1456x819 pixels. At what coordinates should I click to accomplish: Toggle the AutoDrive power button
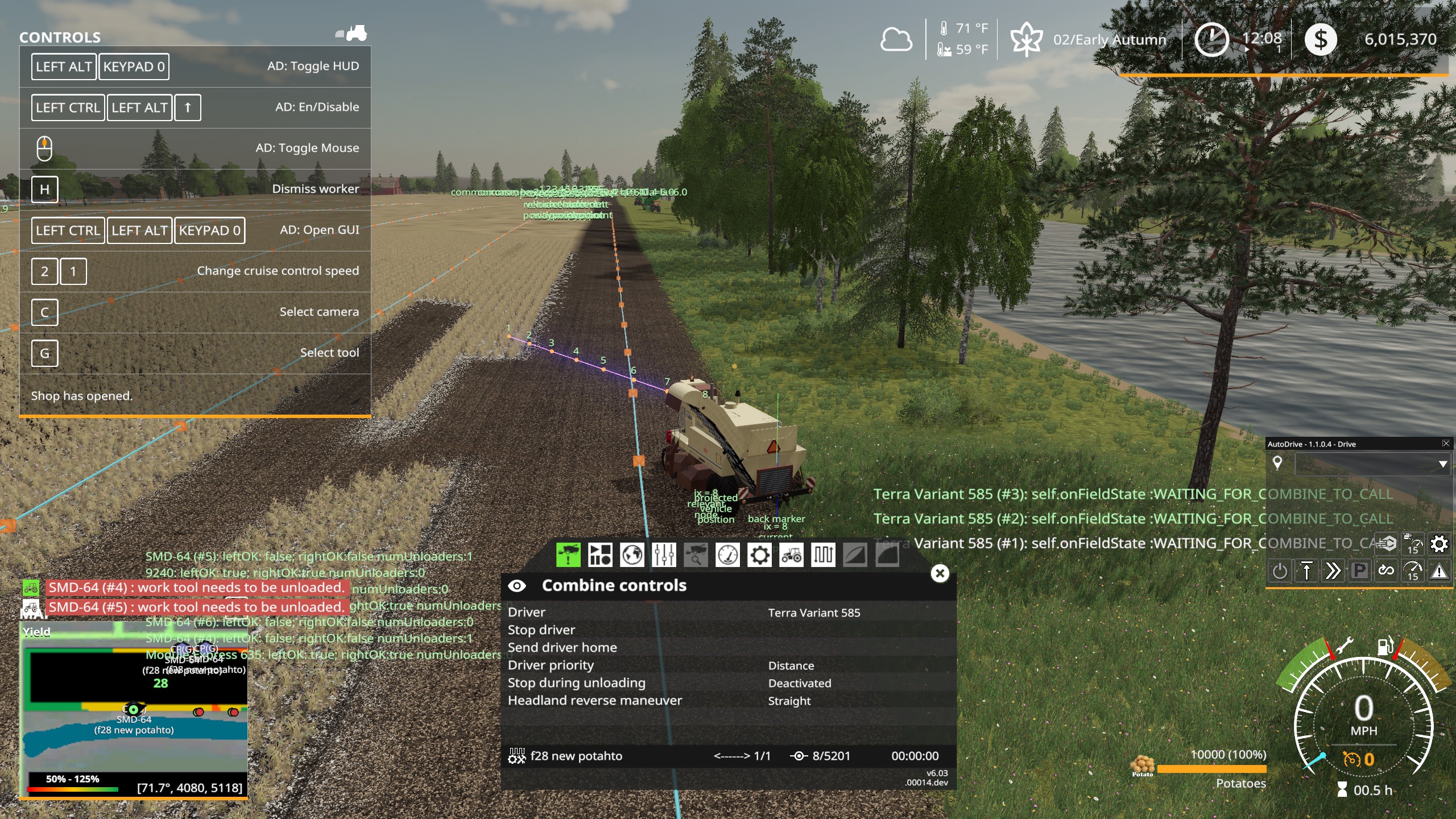[1279, 570]
